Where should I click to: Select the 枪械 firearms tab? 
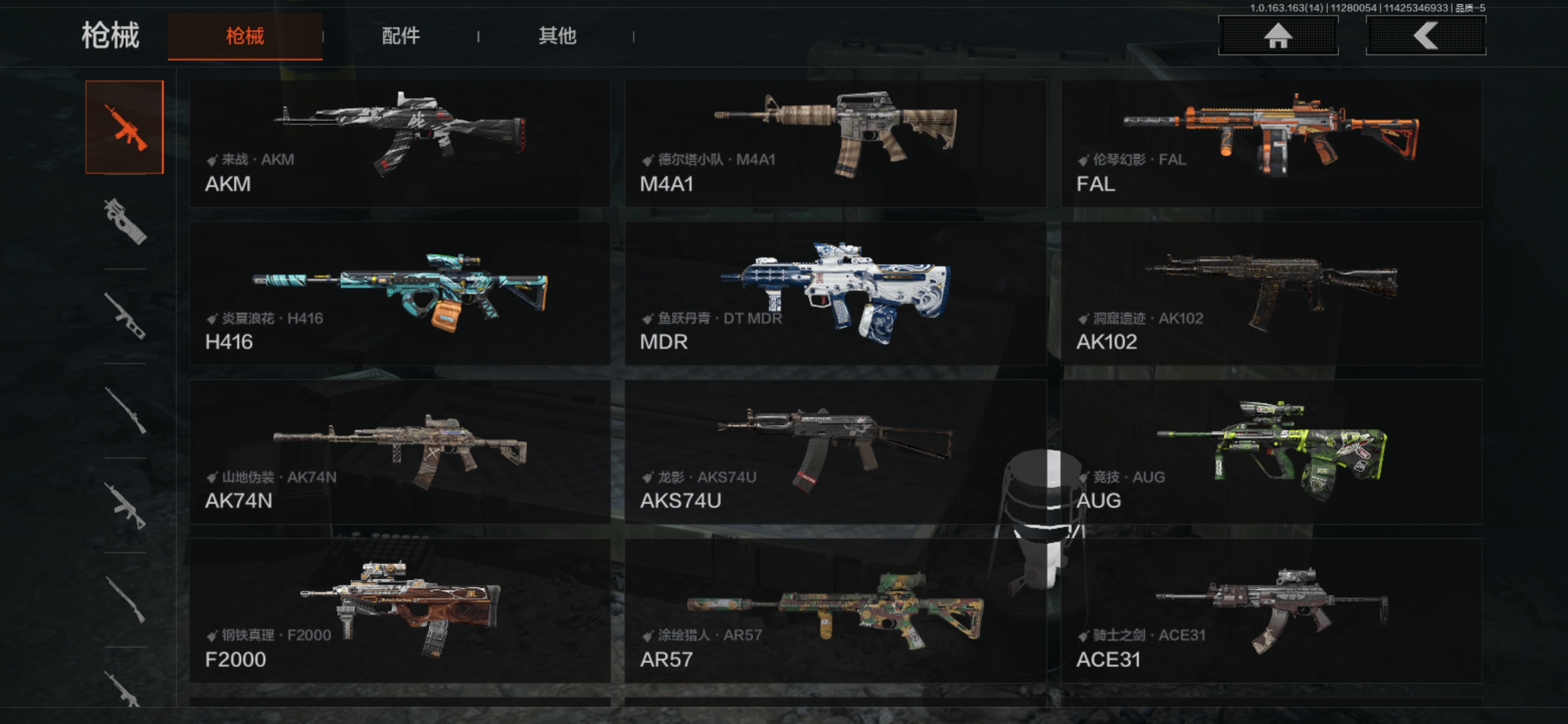[x=245, y=36]
